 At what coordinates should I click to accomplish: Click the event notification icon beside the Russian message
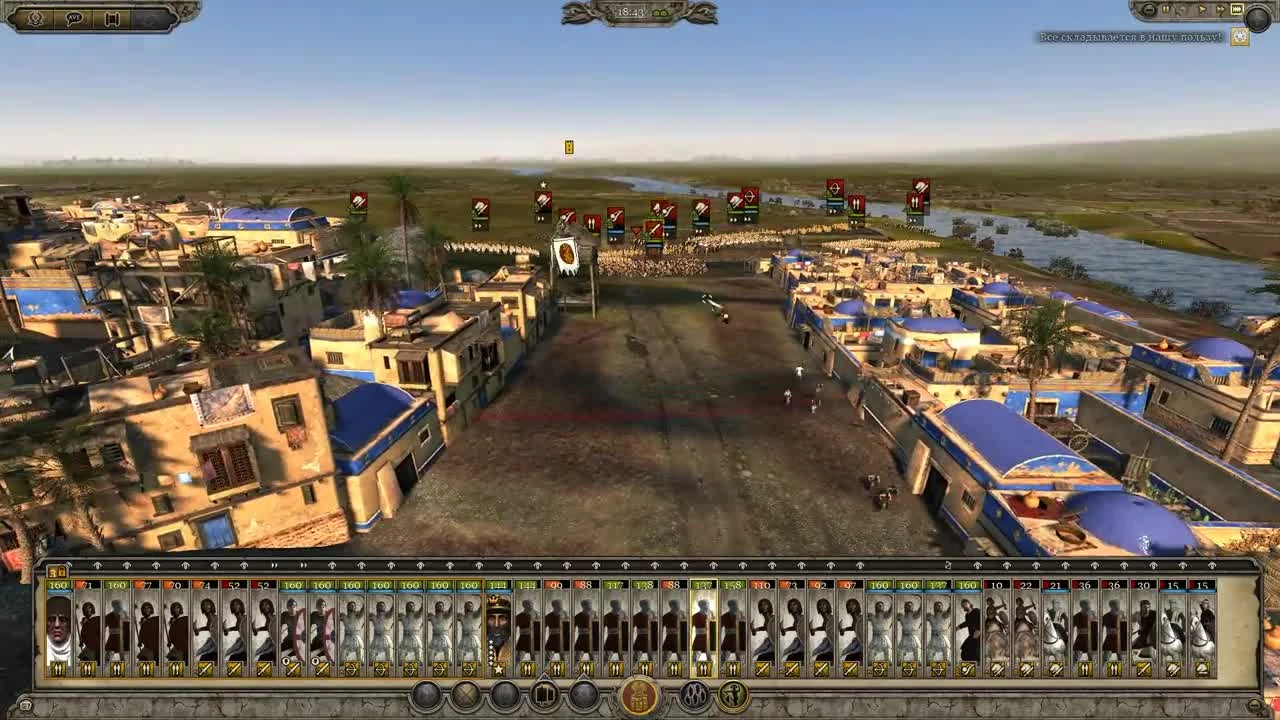point(1238,35)
